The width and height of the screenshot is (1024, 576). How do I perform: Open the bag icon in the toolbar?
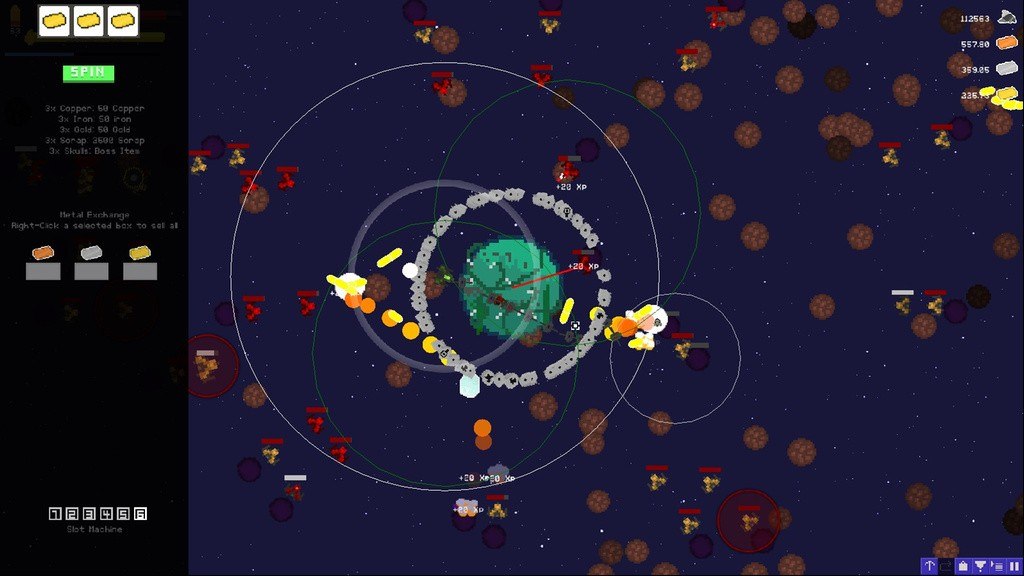(x=963, y=566)
